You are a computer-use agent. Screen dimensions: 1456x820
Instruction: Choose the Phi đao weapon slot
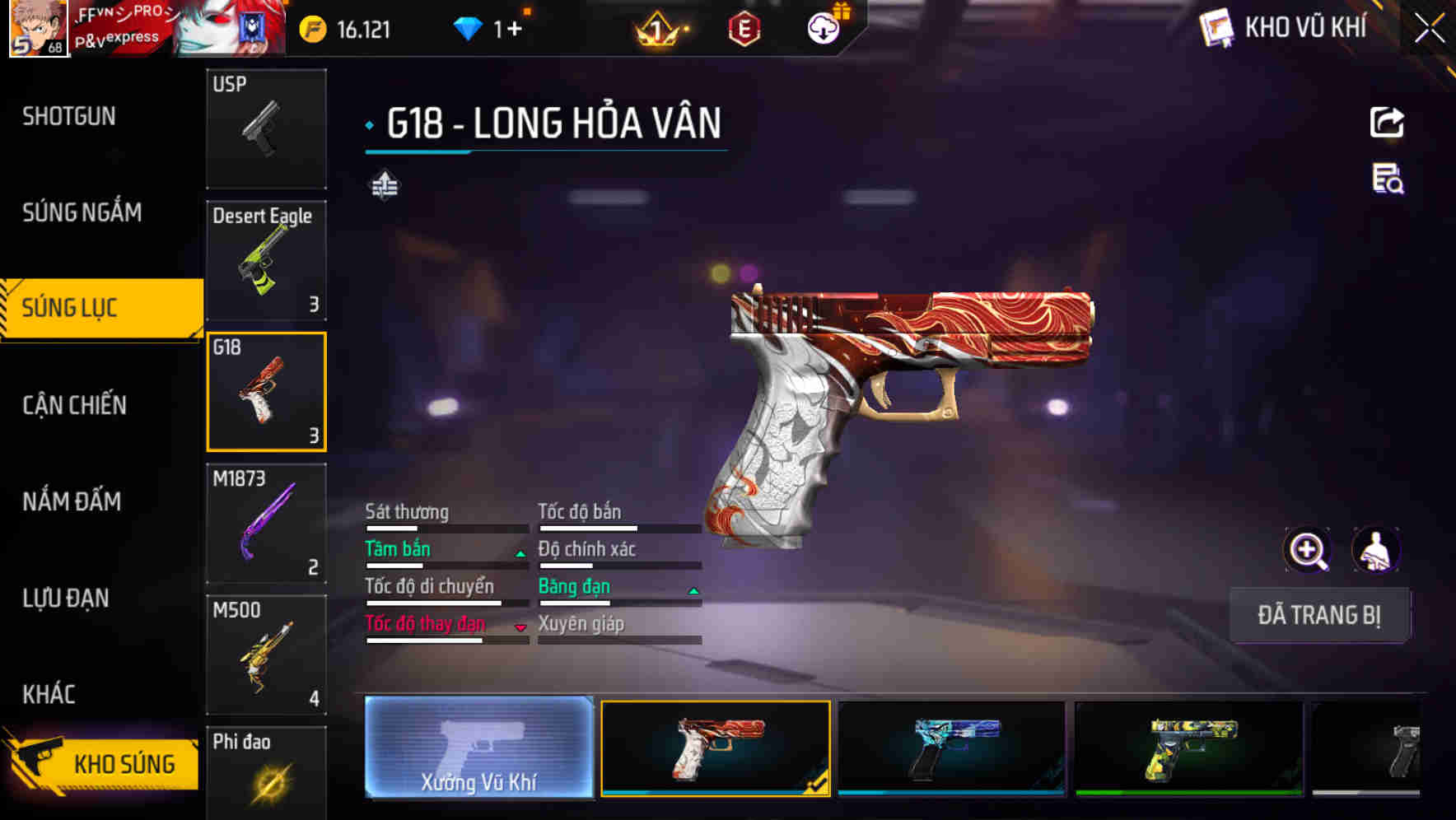pyautogui.click(x=266, y=774)
